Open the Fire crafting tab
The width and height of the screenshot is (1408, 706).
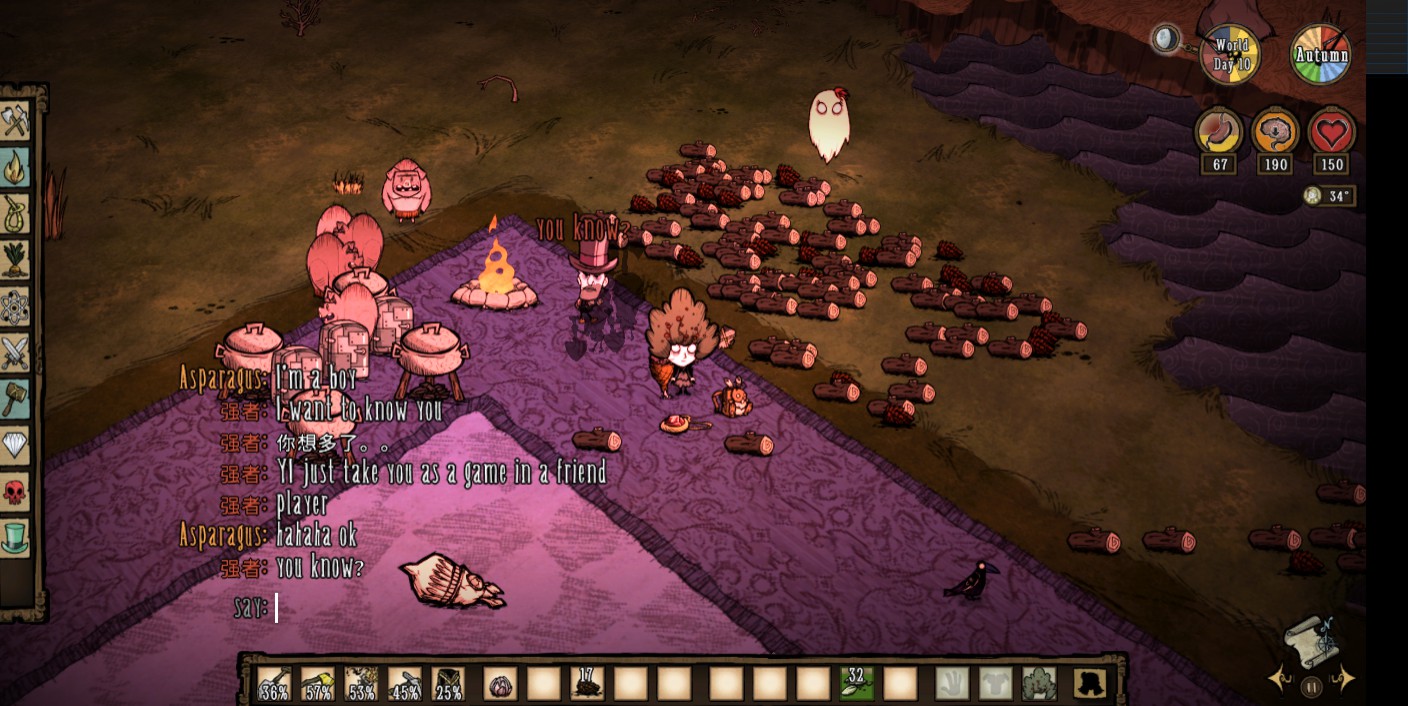click(x=16, y=168)
